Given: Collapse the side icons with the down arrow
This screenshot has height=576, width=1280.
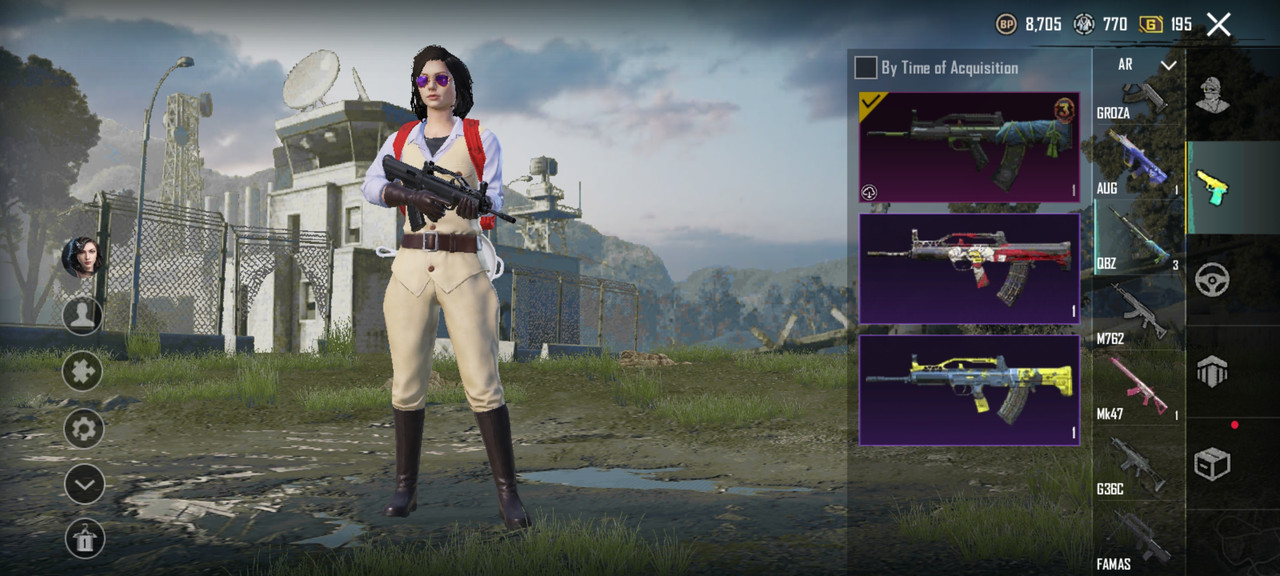Looking at the screenshot, I should click(x=84, y=485).
